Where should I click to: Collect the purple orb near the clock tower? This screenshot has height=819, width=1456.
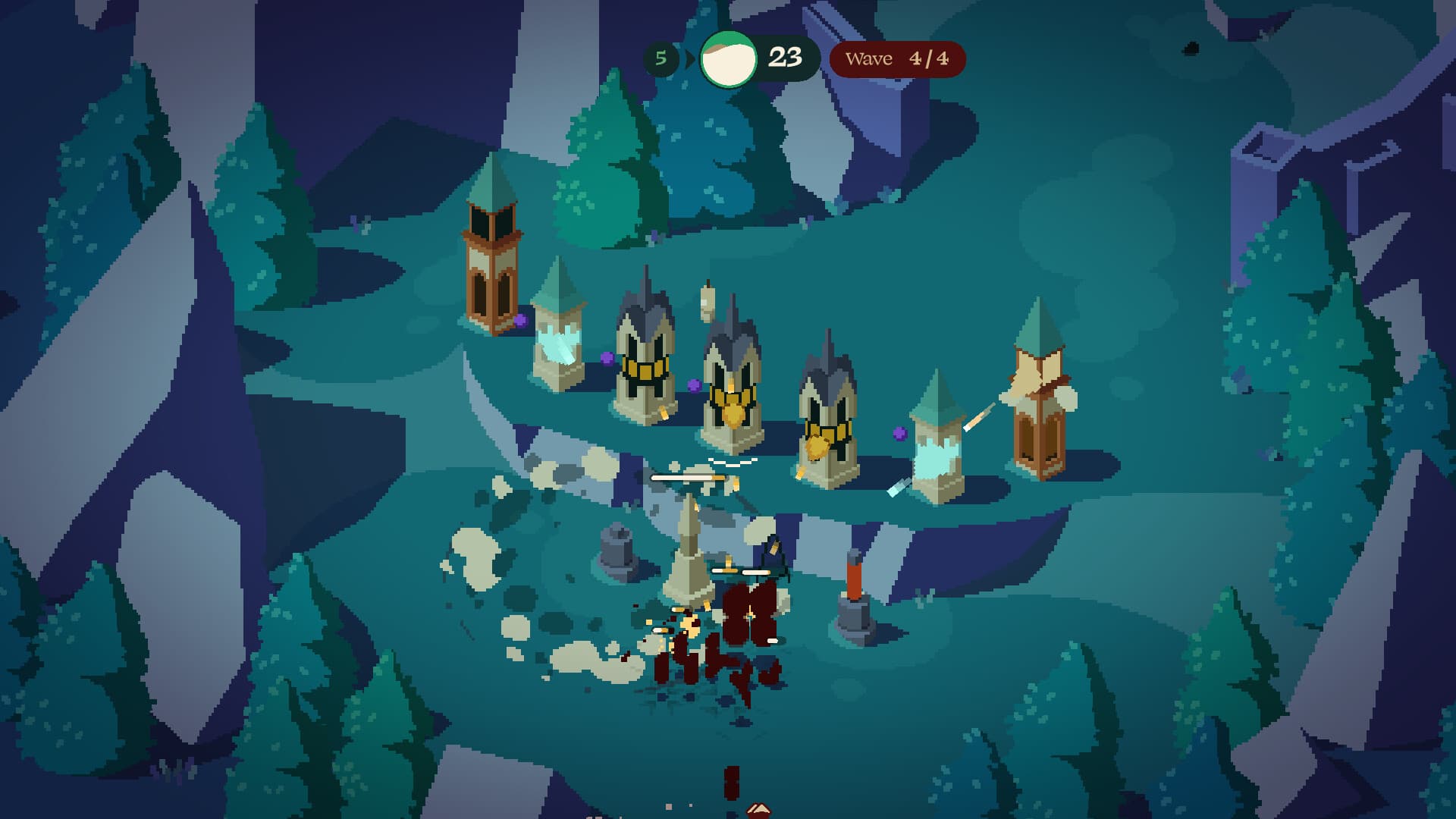[521, 321]
